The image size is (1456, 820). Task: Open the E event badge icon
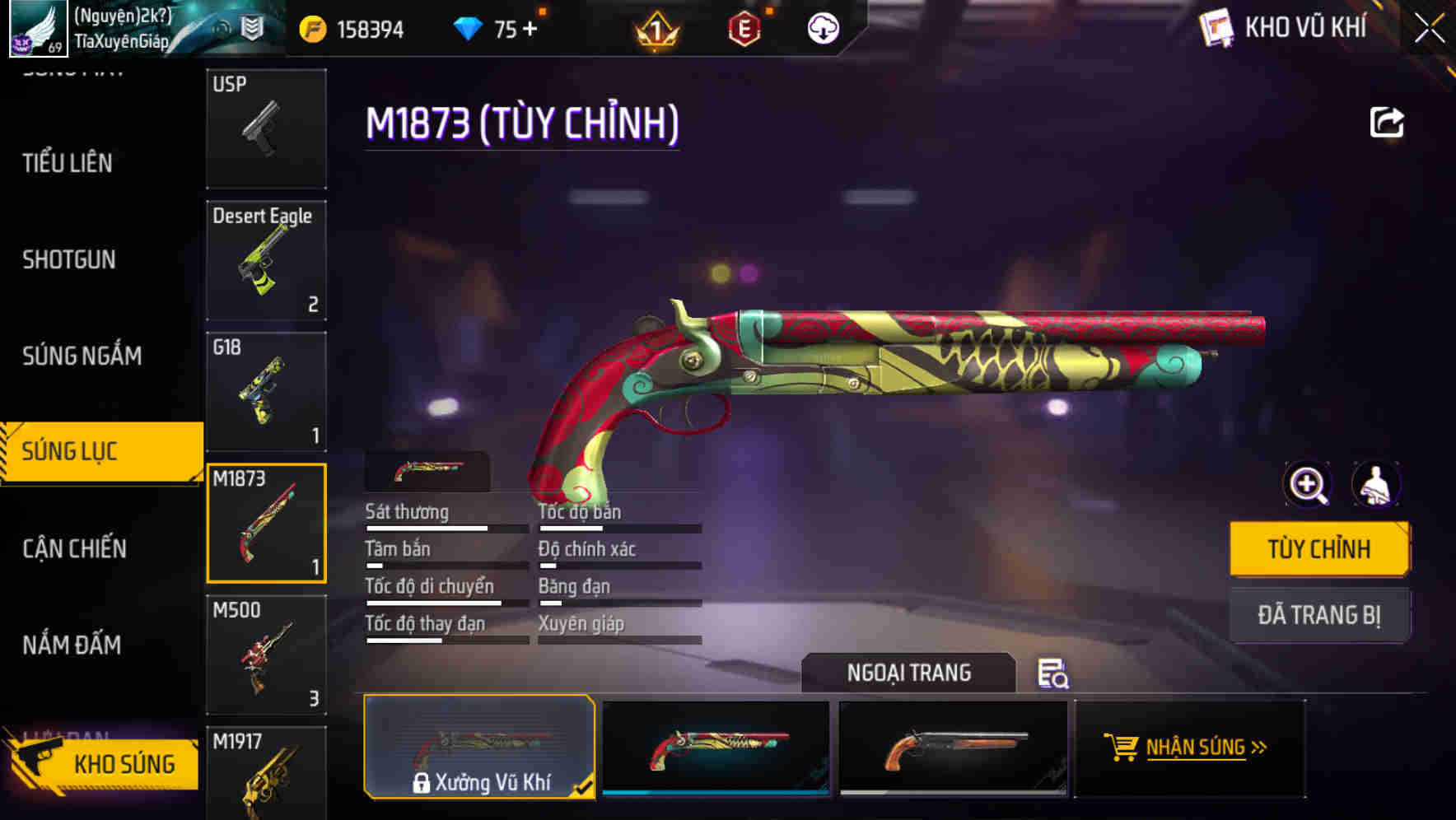745,27
